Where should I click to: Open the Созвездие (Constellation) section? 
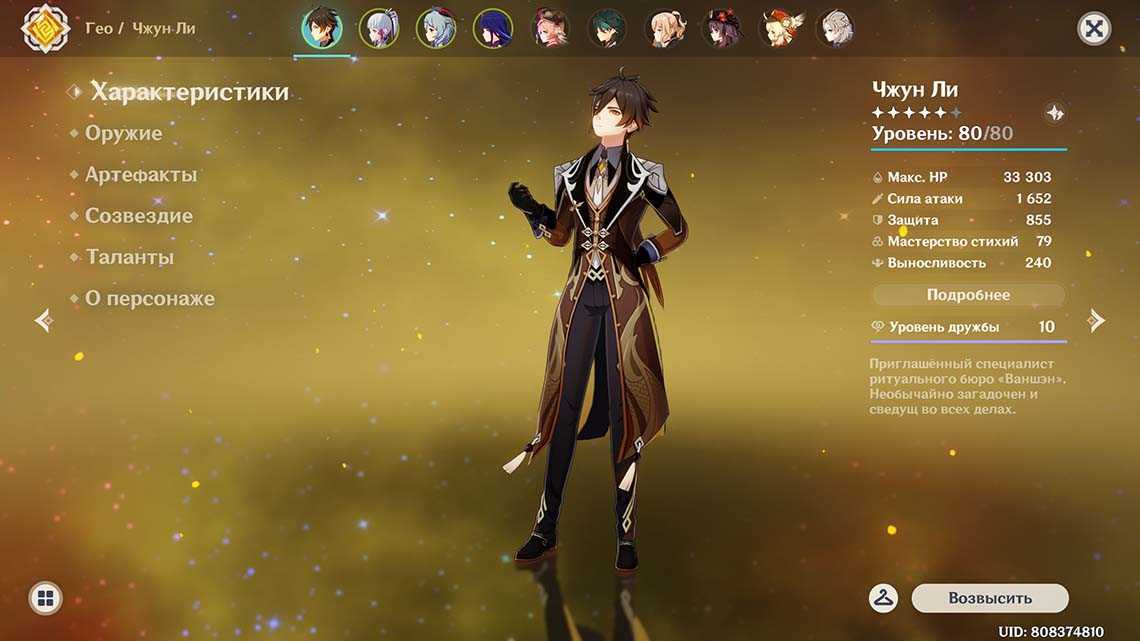(x=138, y=216)
